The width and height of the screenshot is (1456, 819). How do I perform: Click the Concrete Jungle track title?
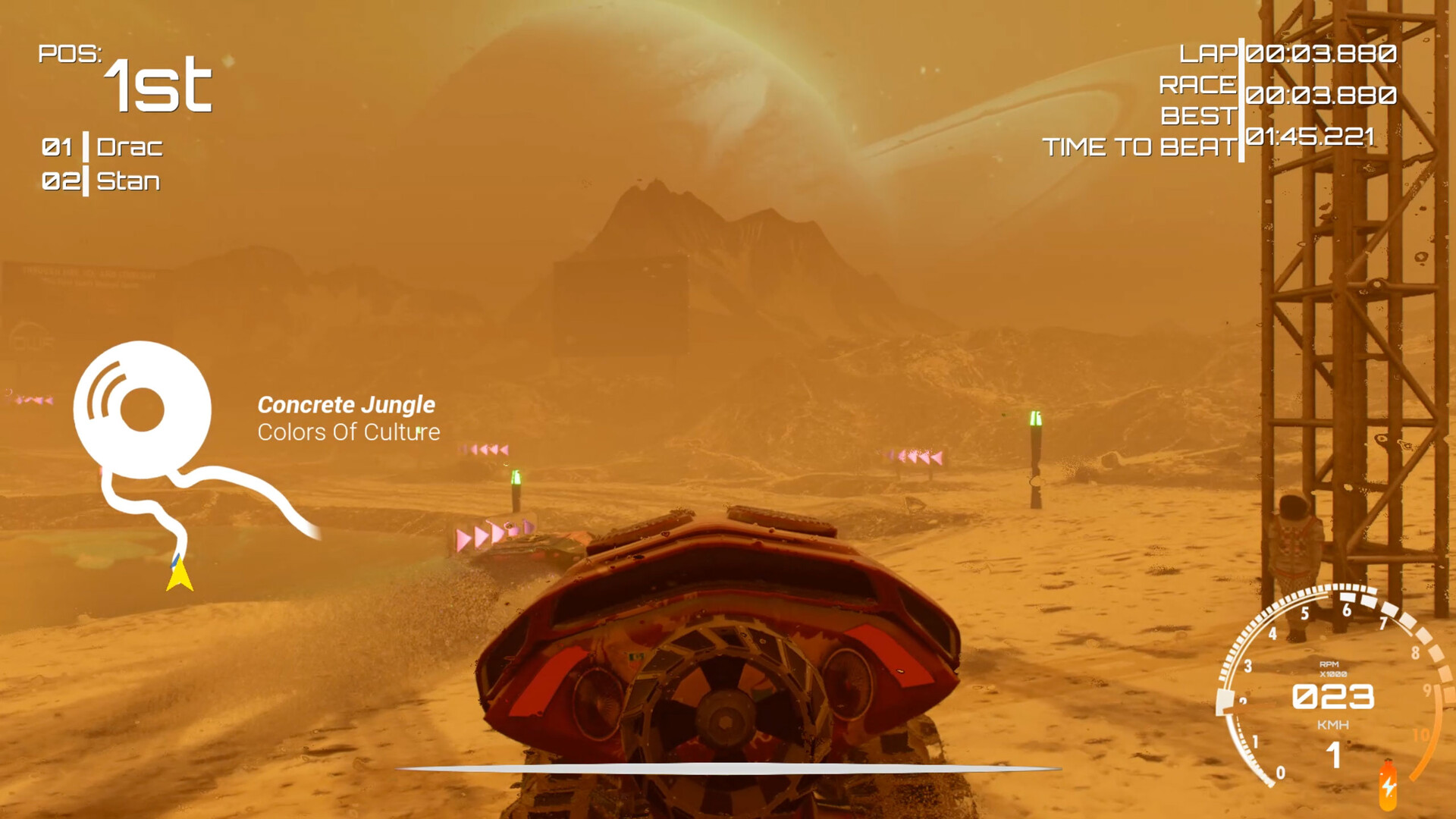346,405
